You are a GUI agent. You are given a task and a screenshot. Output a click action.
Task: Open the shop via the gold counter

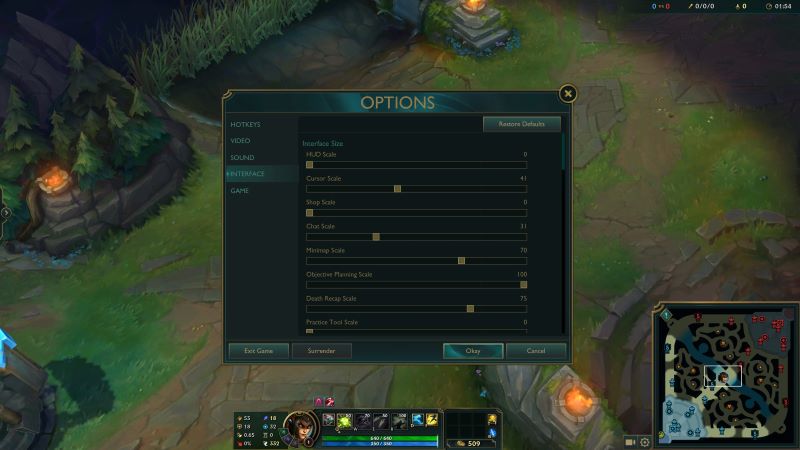[468, 443]
